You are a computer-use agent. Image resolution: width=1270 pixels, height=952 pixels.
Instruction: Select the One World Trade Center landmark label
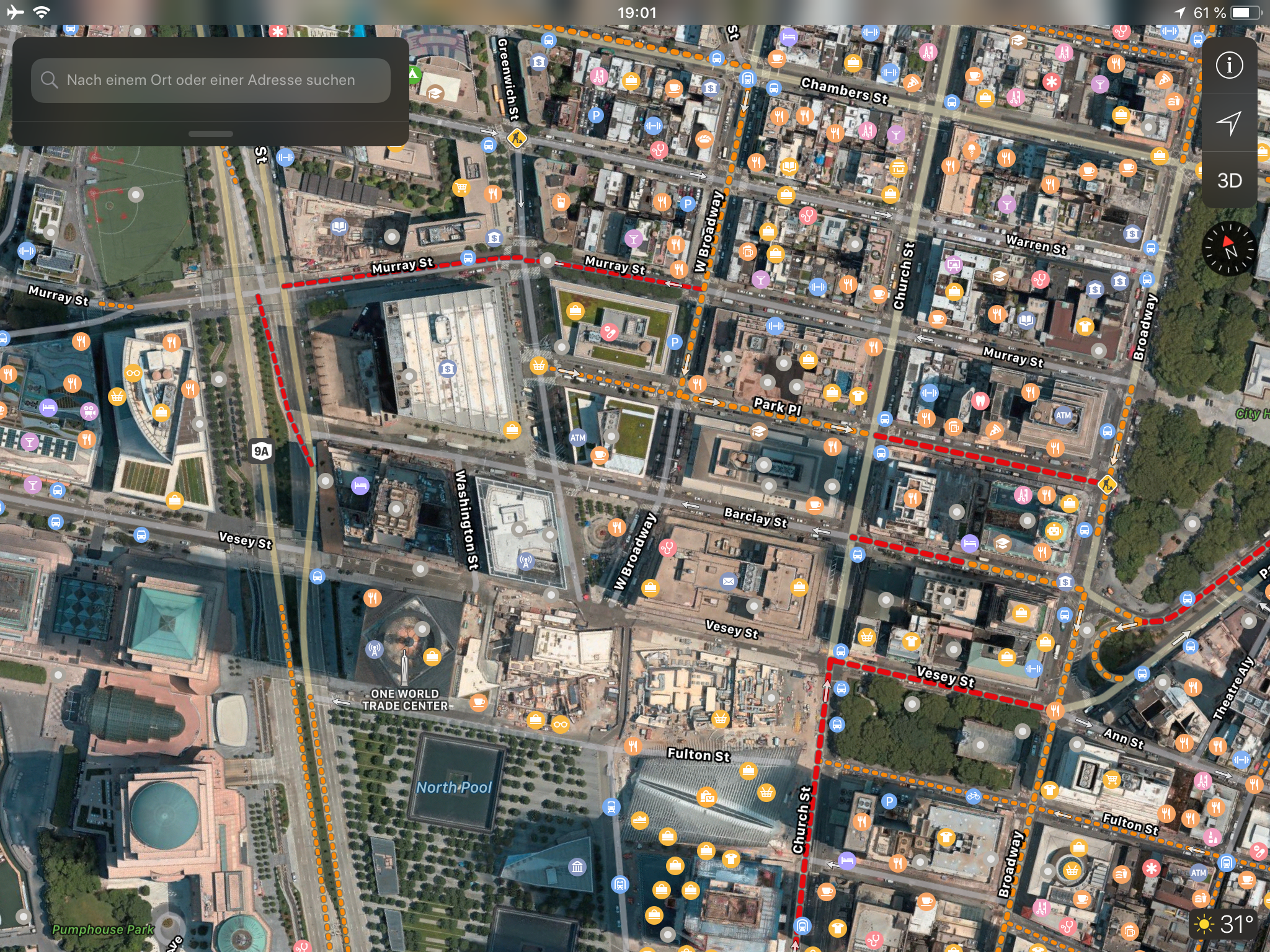[x=405, y=699]
